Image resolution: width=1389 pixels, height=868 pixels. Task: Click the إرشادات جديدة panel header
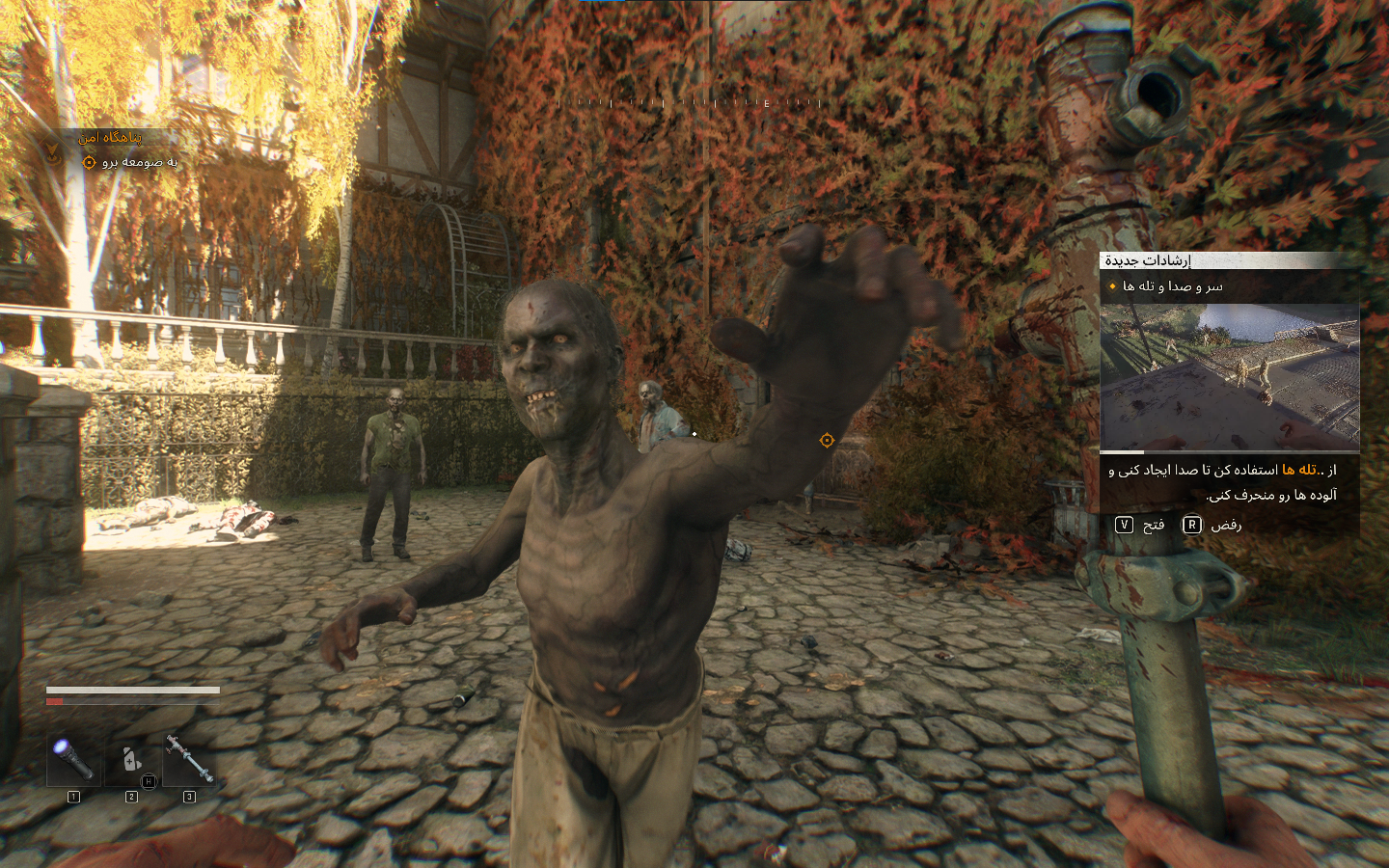point(1150,259)
